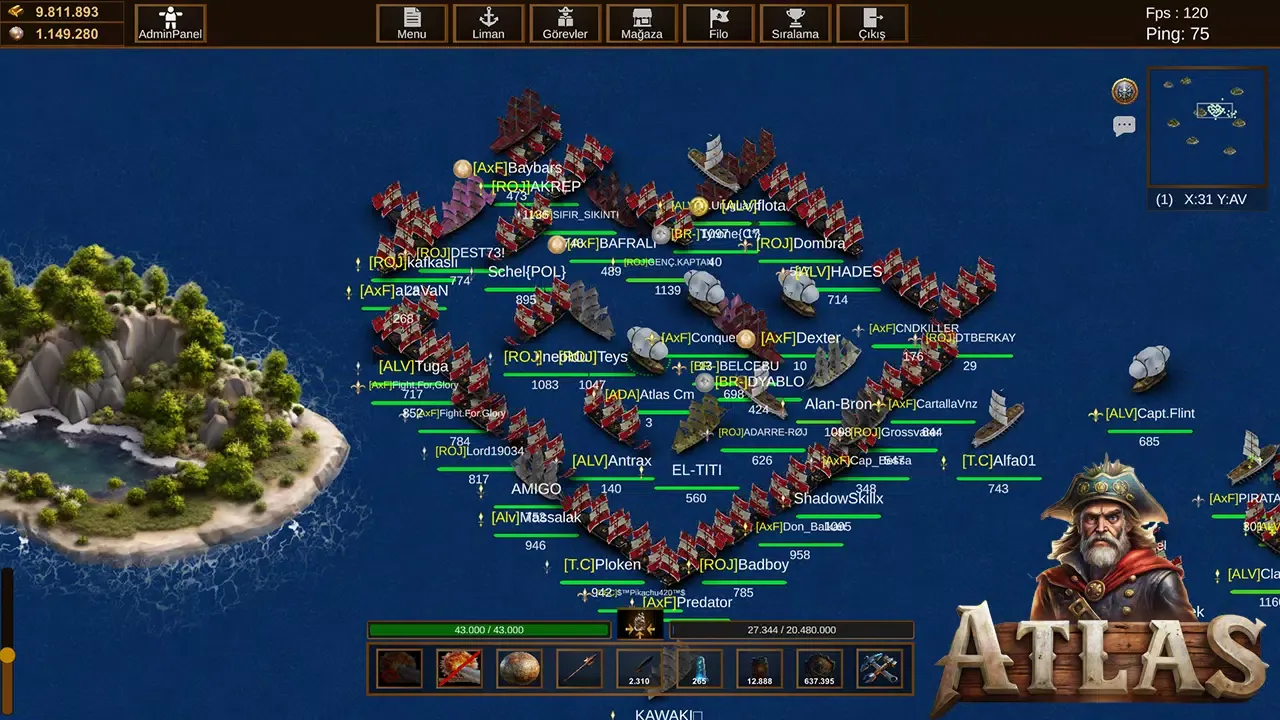Open the Menu panel
Viewport: 1280px width, 720px height.
coord(411,22)
